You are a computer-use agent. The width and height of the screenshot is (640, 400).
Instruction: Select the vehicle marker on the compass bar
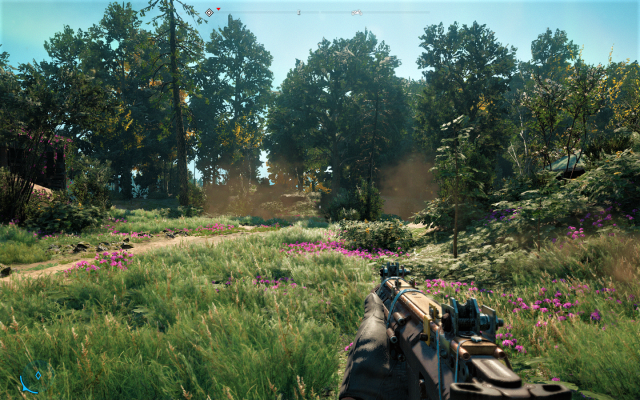(x=356, y=12)
